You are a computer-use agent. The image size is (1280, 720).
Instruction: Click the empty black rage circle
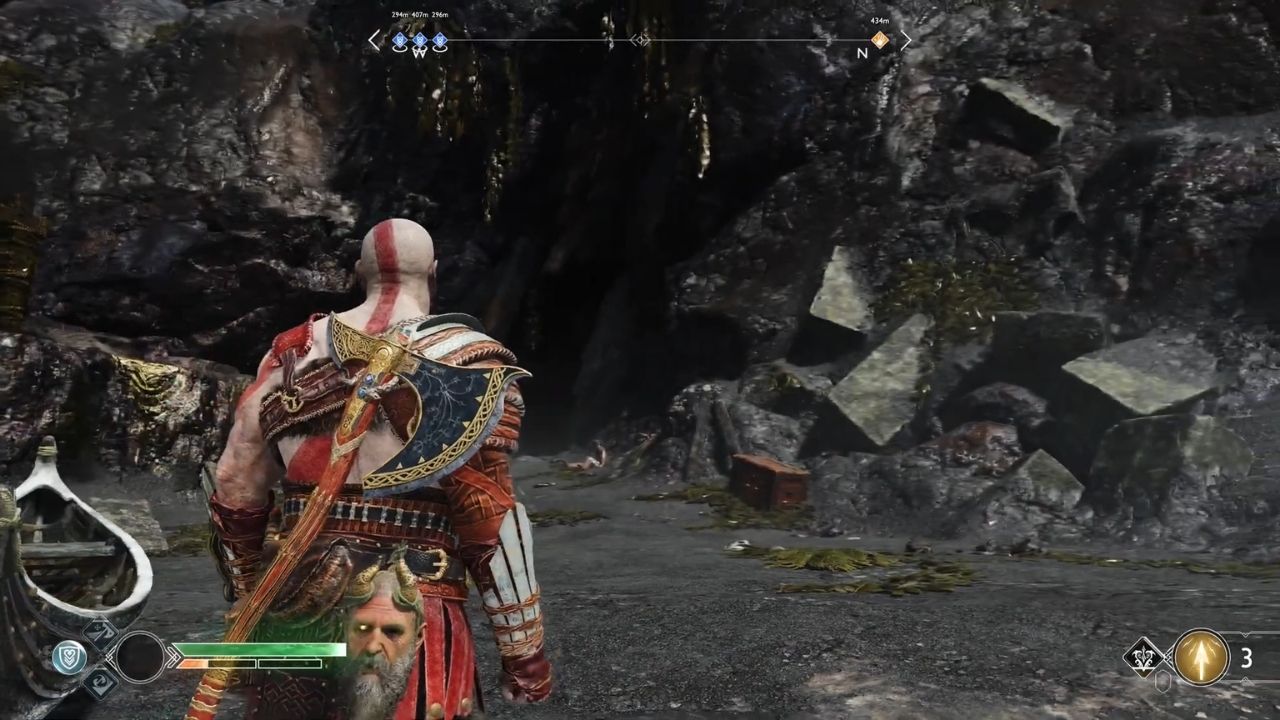click(x=140, y=657)
